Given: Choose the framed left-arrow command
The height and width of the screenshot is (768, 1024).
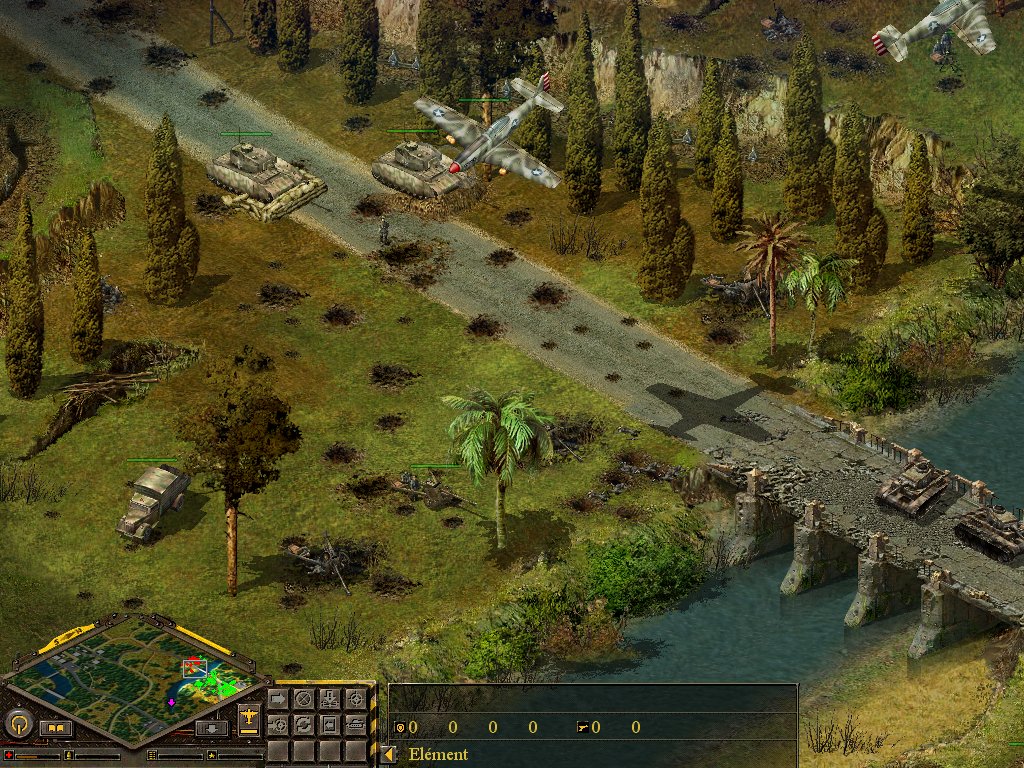Looking at the screenshot, I should point(330,725).
